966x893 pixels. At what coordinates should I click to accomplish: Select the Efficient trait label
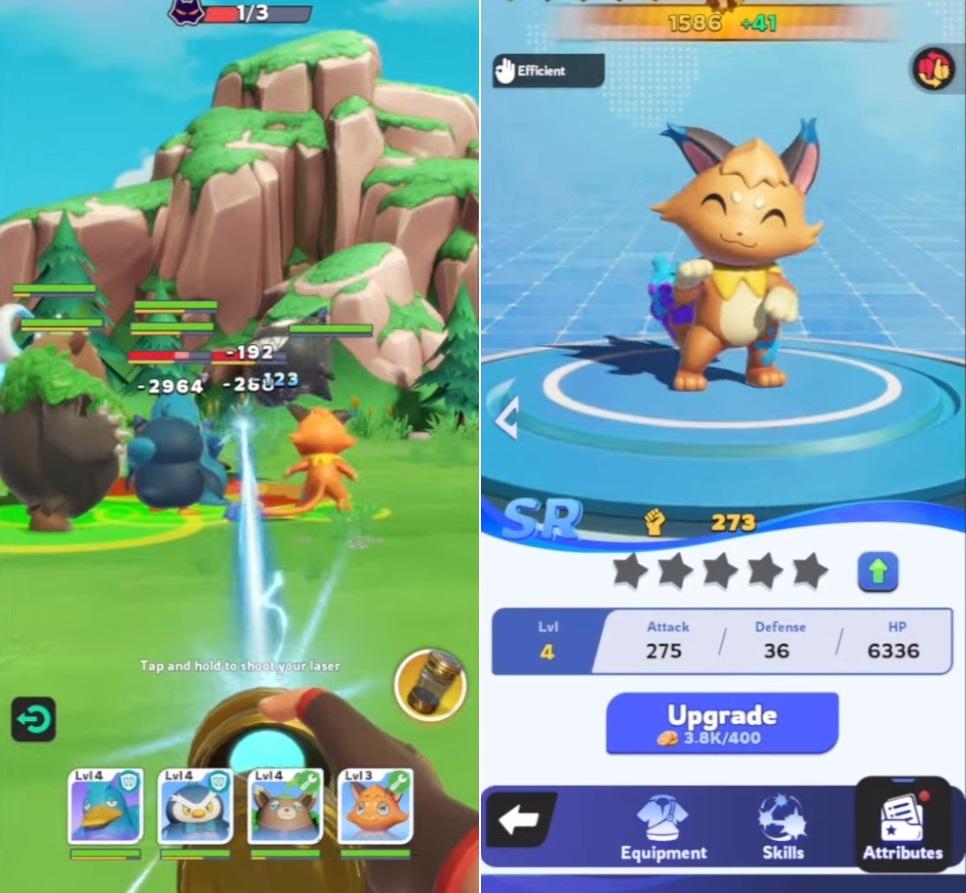[x=548, y=71]
